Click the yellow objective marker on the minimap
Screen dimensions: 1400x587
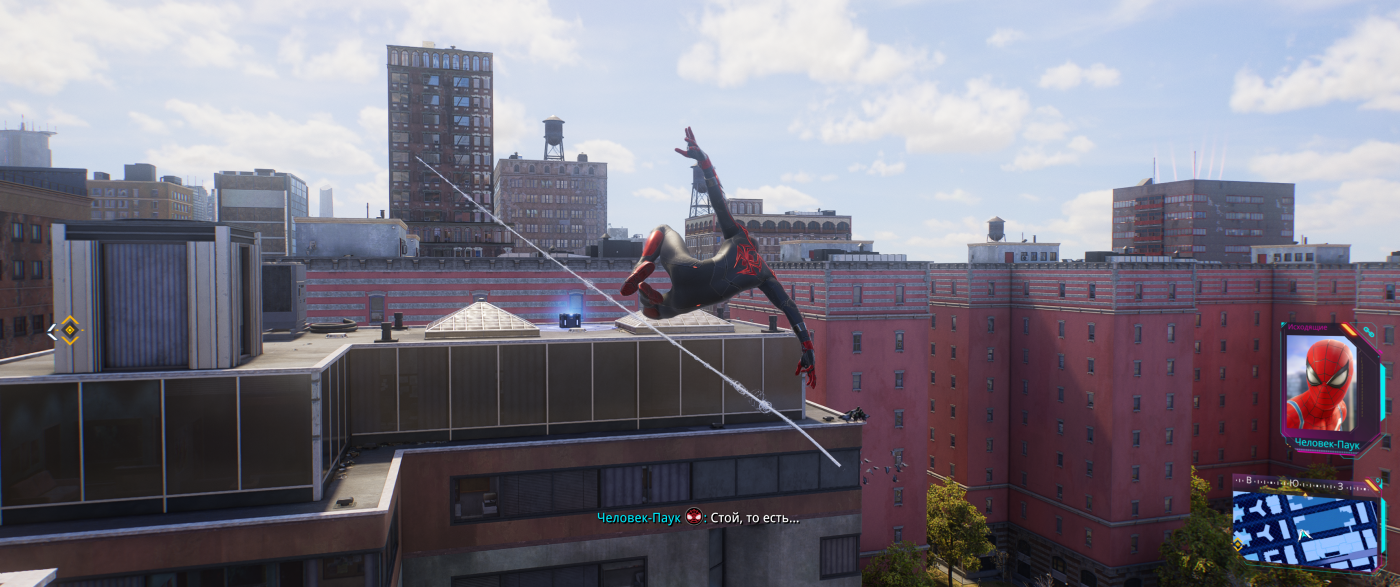coord(1238,545)
